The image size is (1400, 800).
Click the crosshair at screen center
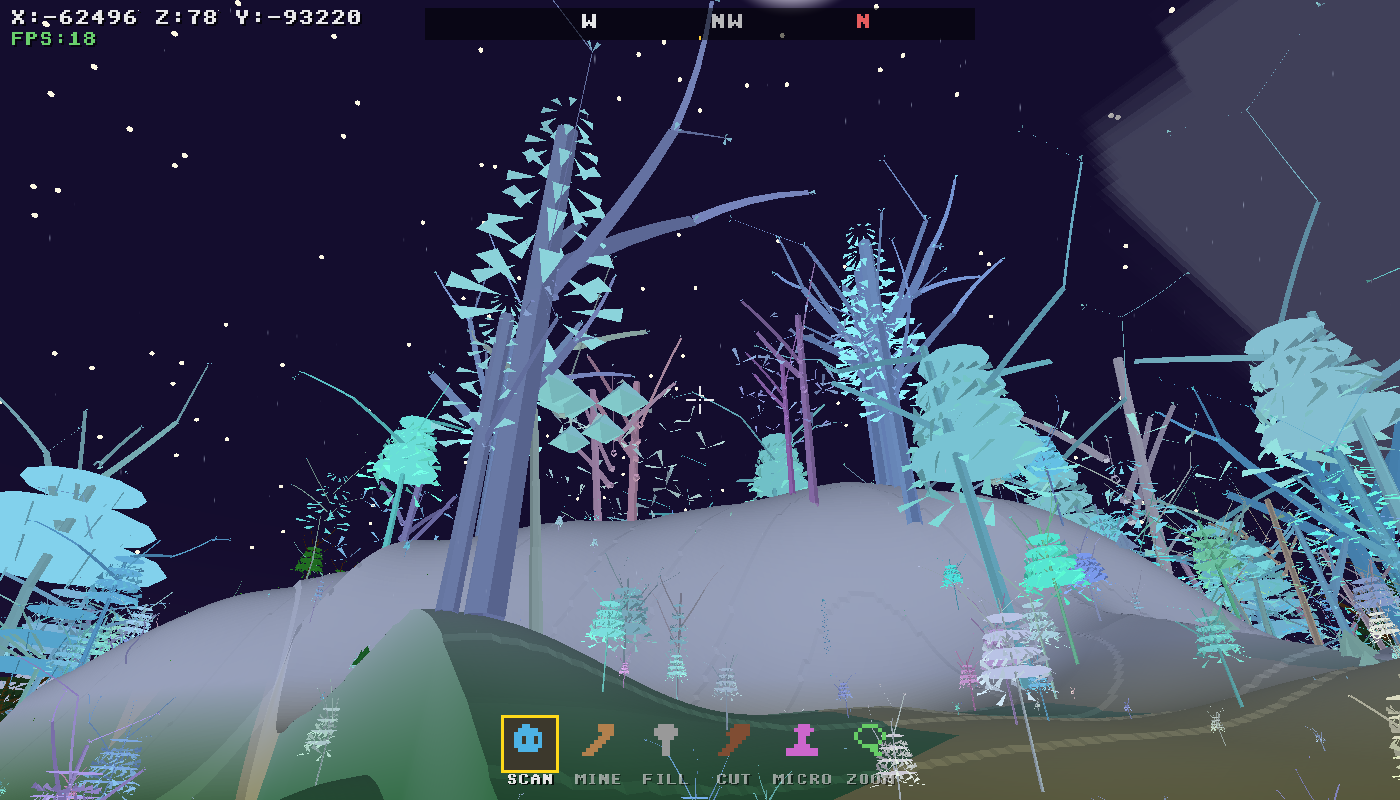pos(700,400)
